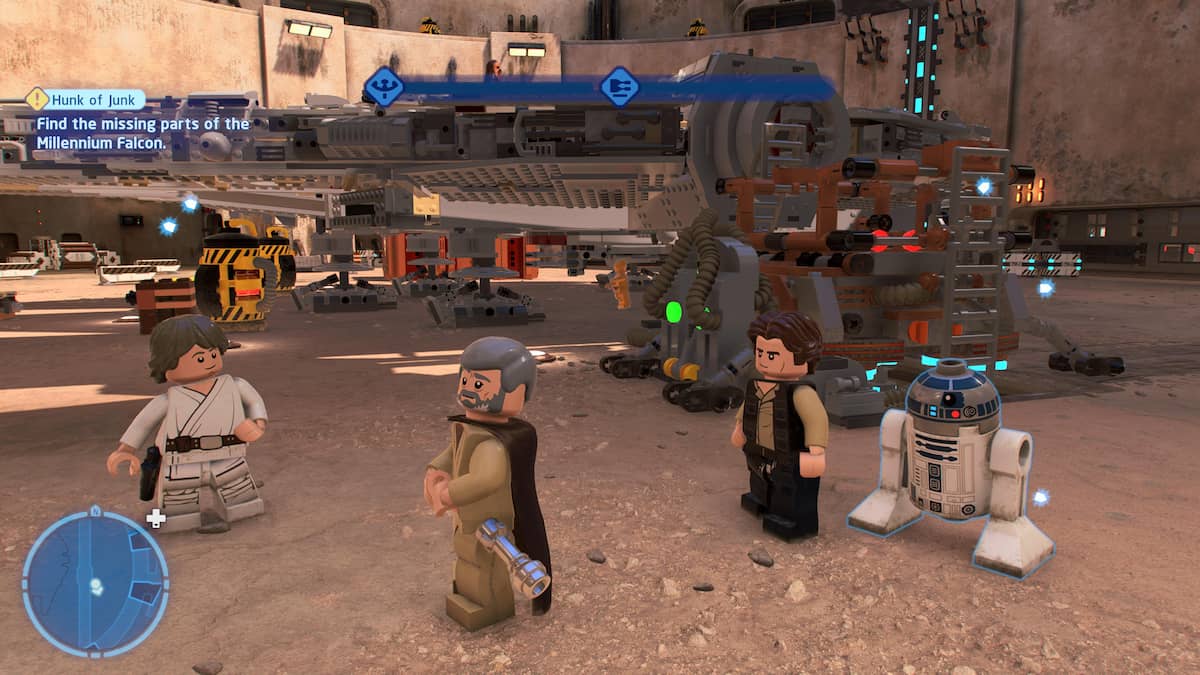This screenshot has height=675, width=1200.
Task: Select the blue plug-shaped objective marker
Action: tap(620, 87)
